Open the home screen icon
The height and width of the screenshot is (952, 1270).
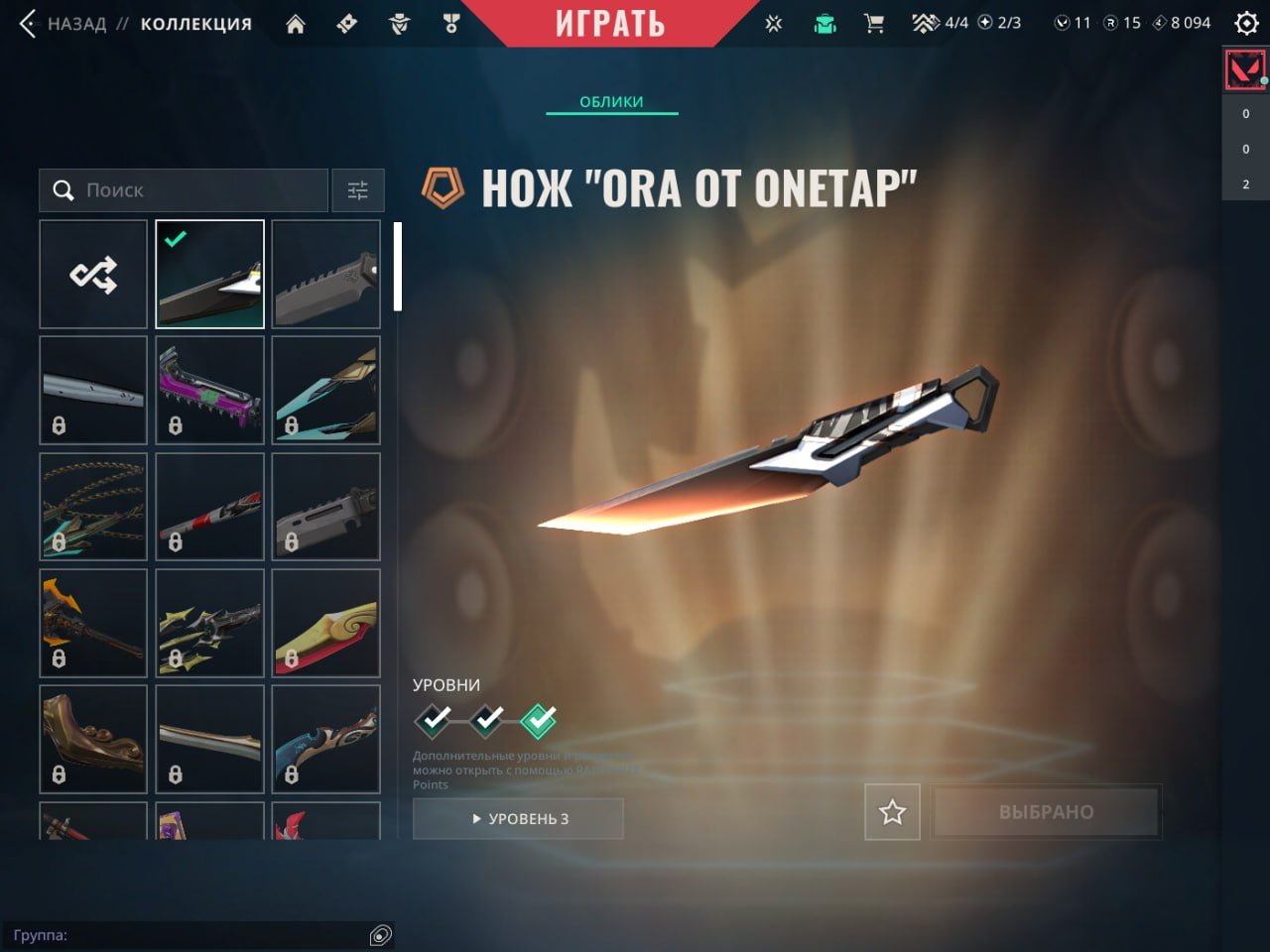click(x=296, y=24)
